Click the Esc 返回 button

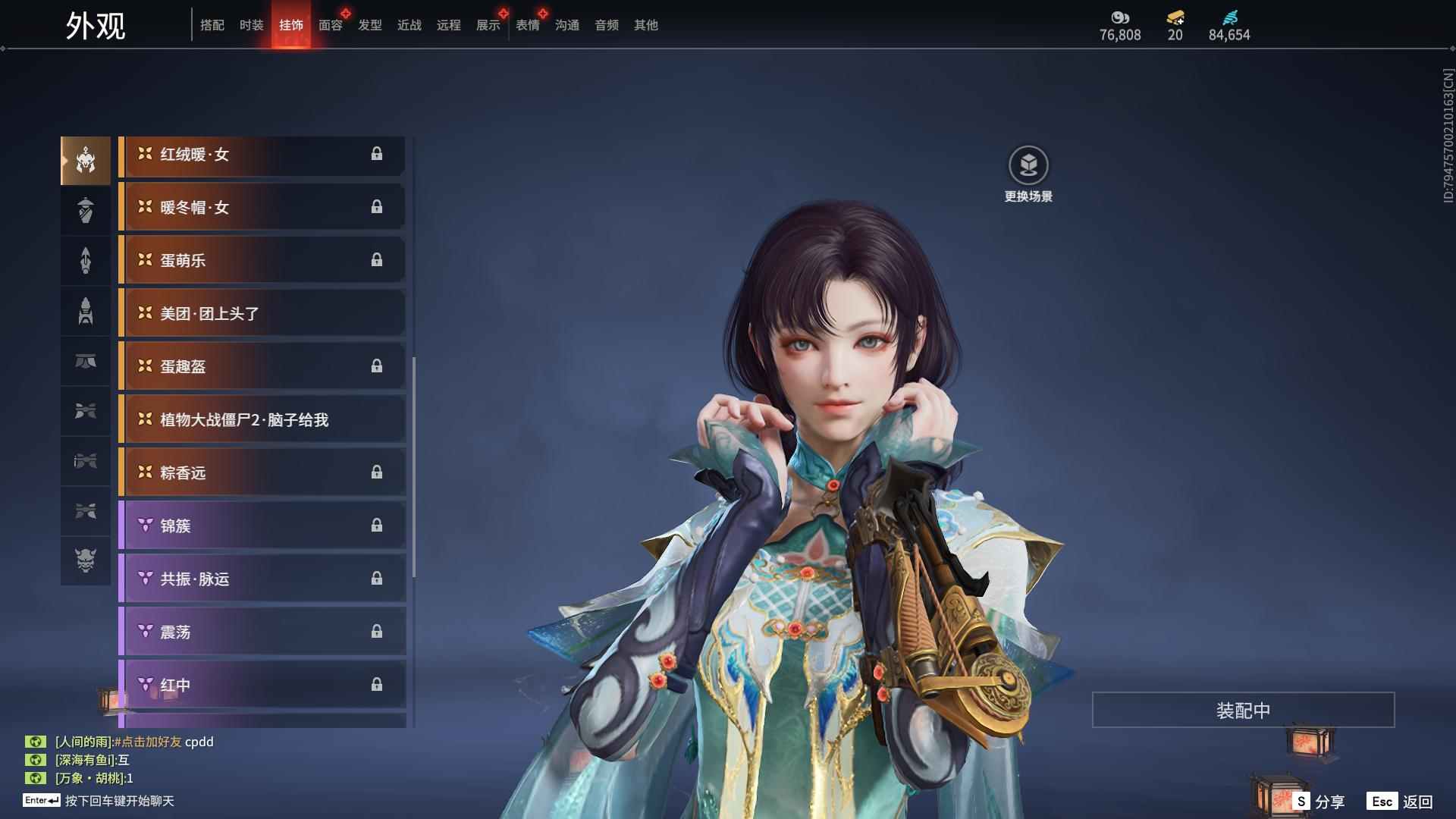point(1399,800)
